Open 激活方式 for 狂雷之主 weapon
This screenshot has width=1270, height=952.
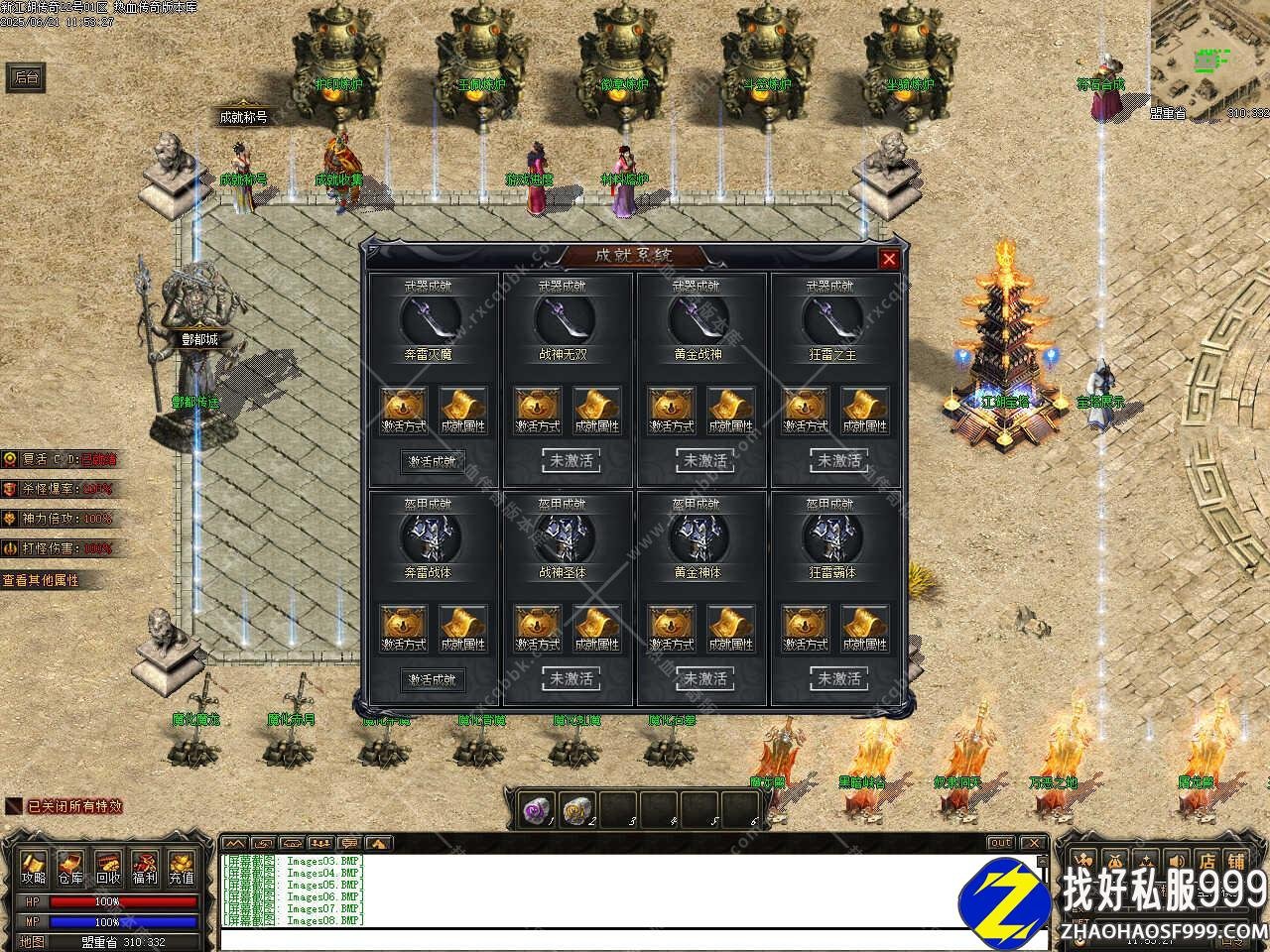(x=806, y=411)
